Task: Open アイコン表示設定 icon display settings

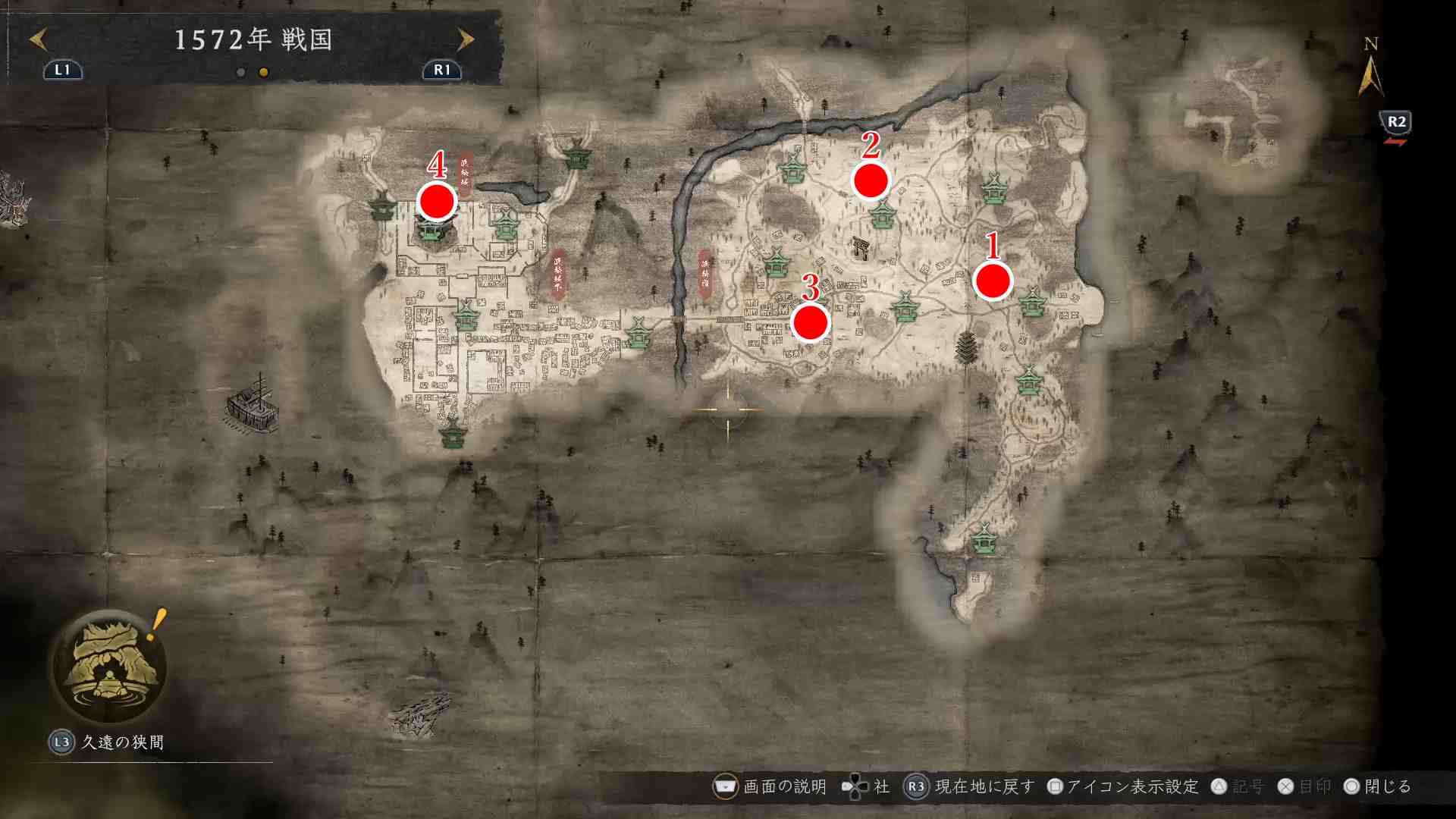Action: tap(1123, 786)
